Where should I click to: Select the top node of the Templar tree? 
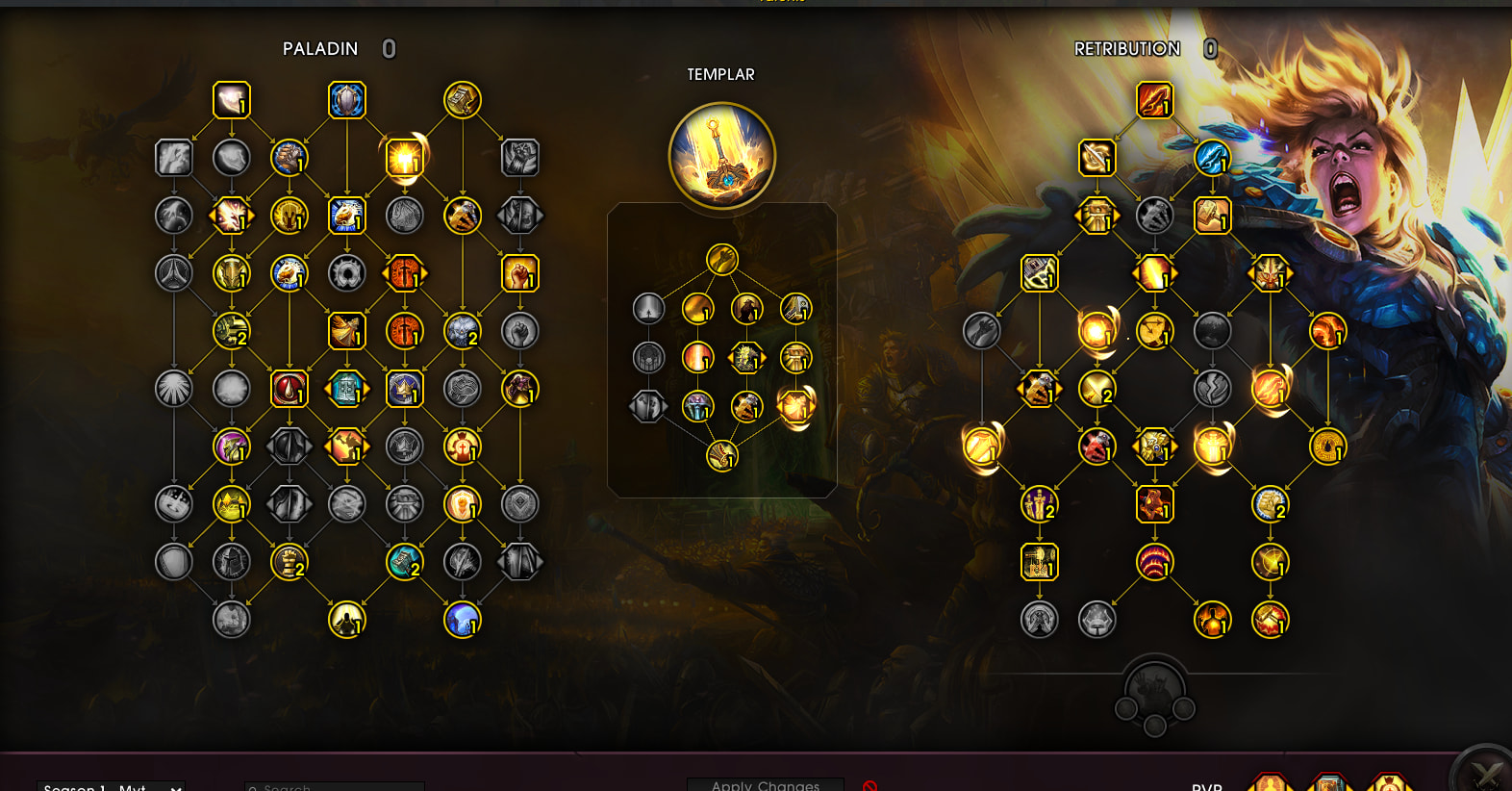pos(722,259)
